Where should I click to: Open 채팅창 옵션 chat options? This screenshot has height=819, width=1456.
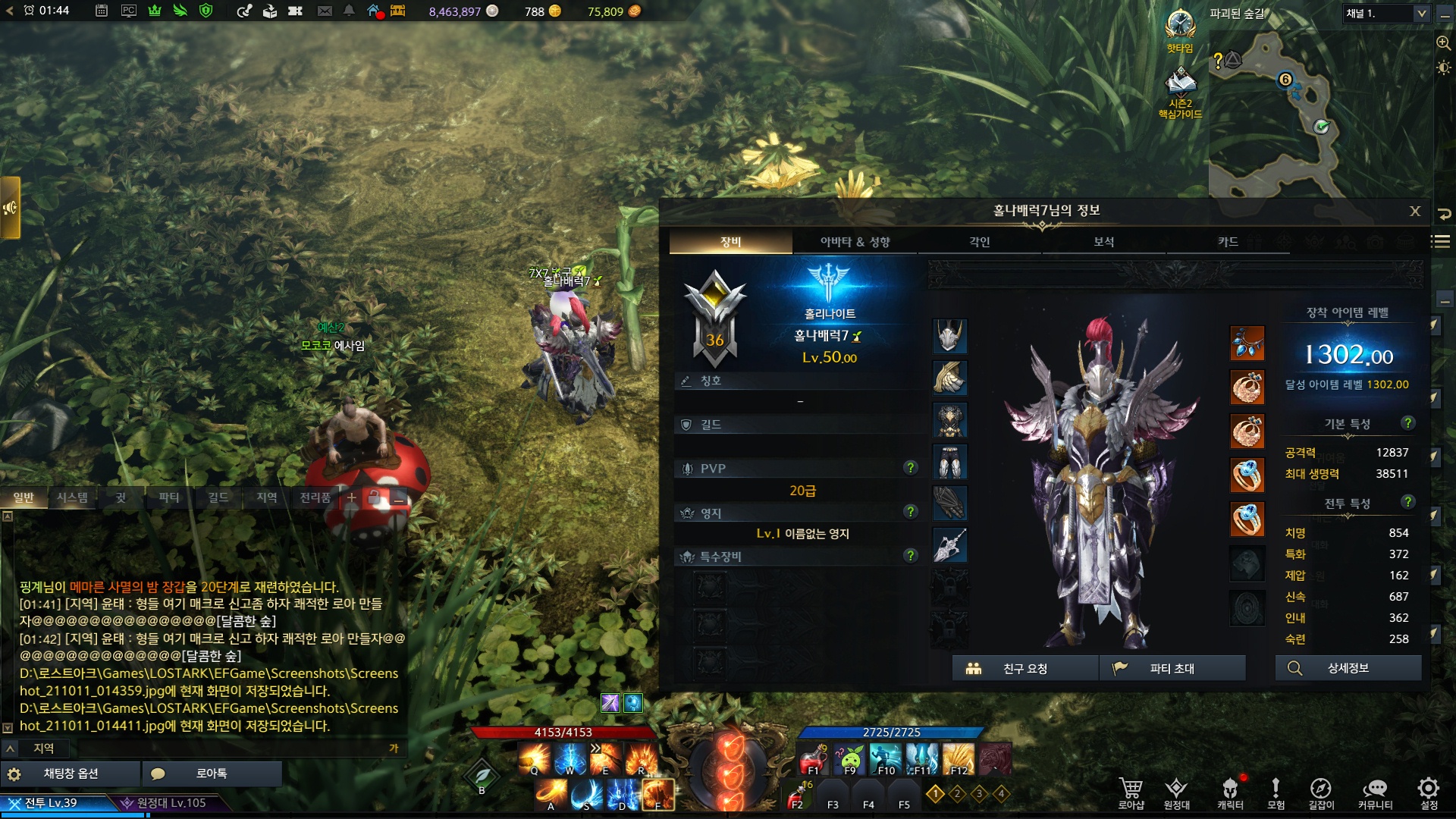click(71, 773)
